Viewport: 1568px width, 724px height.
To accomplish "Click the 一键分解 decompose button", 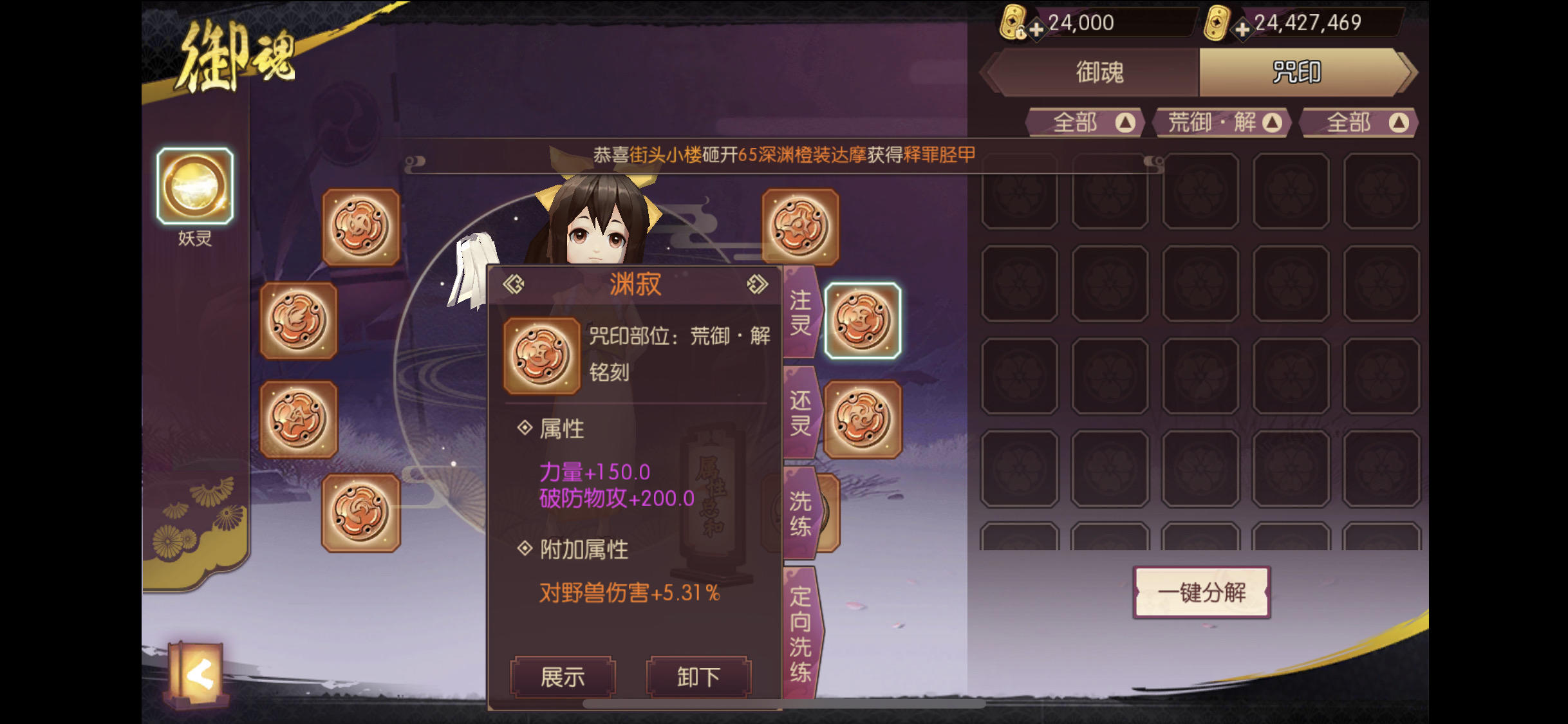I will click(x=1200, y=593).
